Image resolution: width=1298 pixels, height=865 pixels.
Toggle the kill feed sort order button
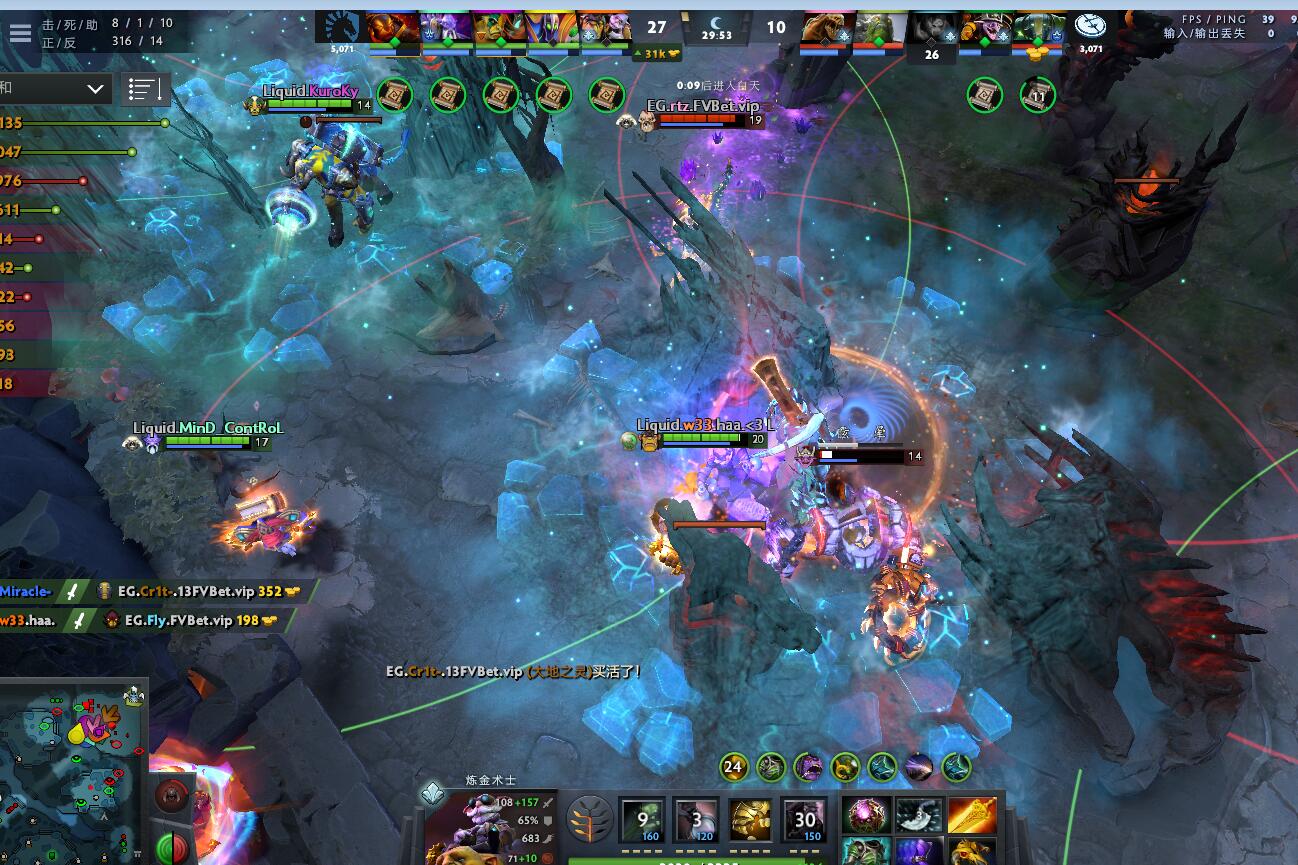click(x=145, y=89)
